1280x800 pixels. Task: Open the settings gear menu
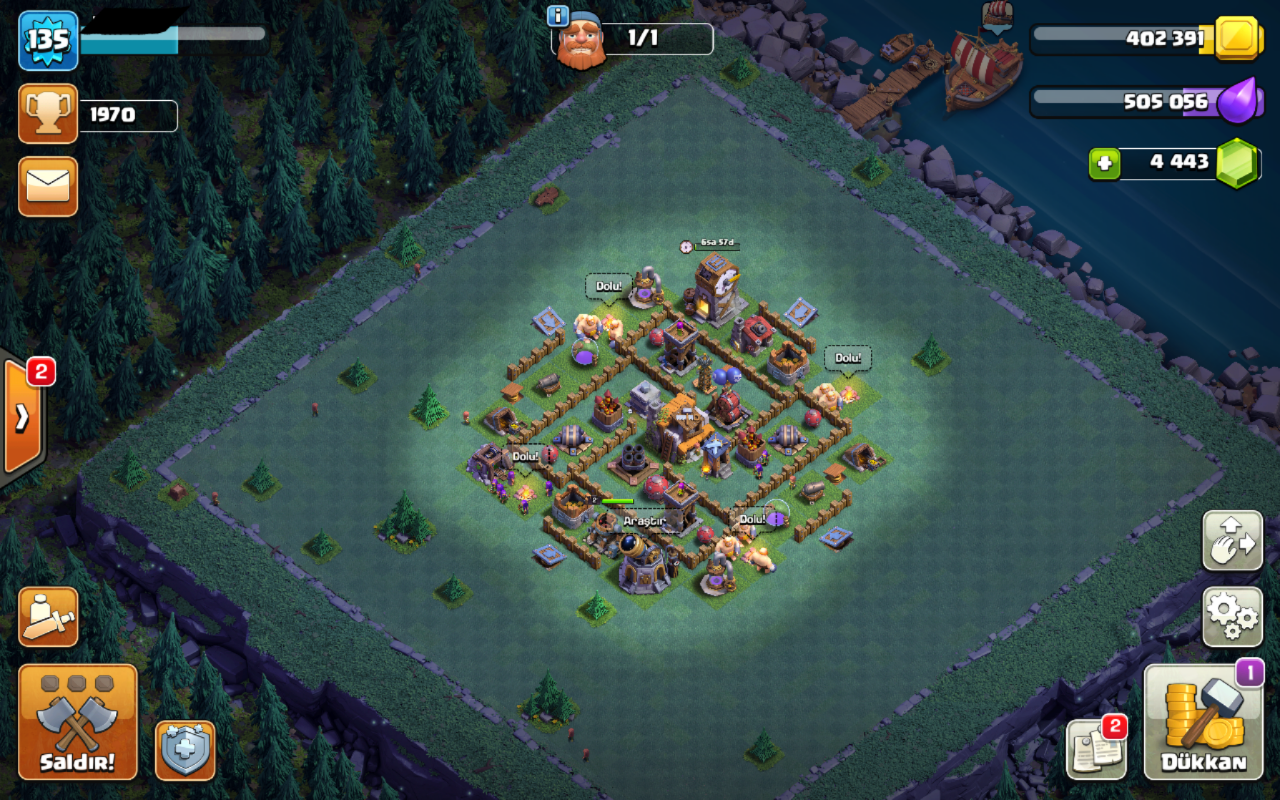pos(1232,616)
